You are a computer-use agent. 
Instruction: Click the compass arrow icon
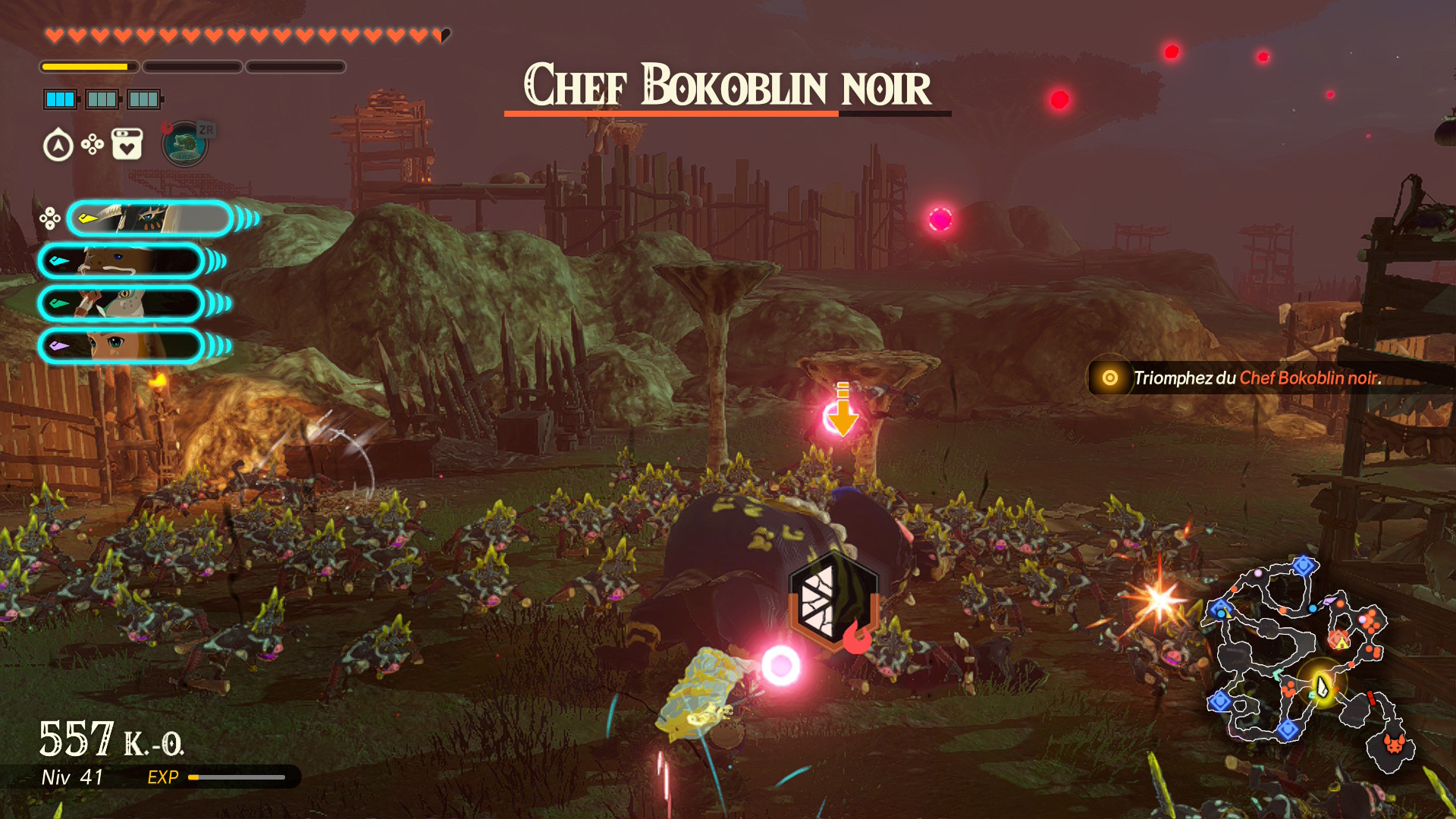58,145
